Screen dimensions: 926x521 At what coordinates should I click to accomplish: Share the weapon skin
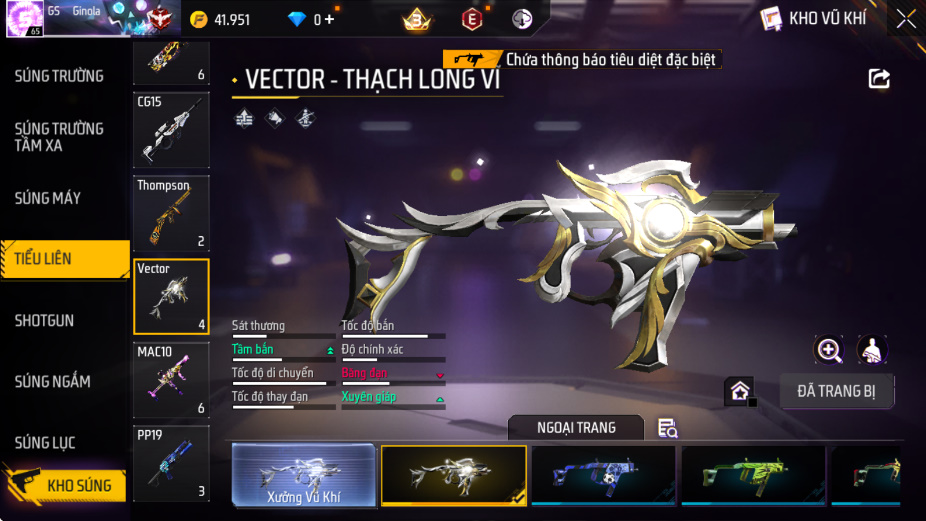pyautogui.click(x=879, y=78)
